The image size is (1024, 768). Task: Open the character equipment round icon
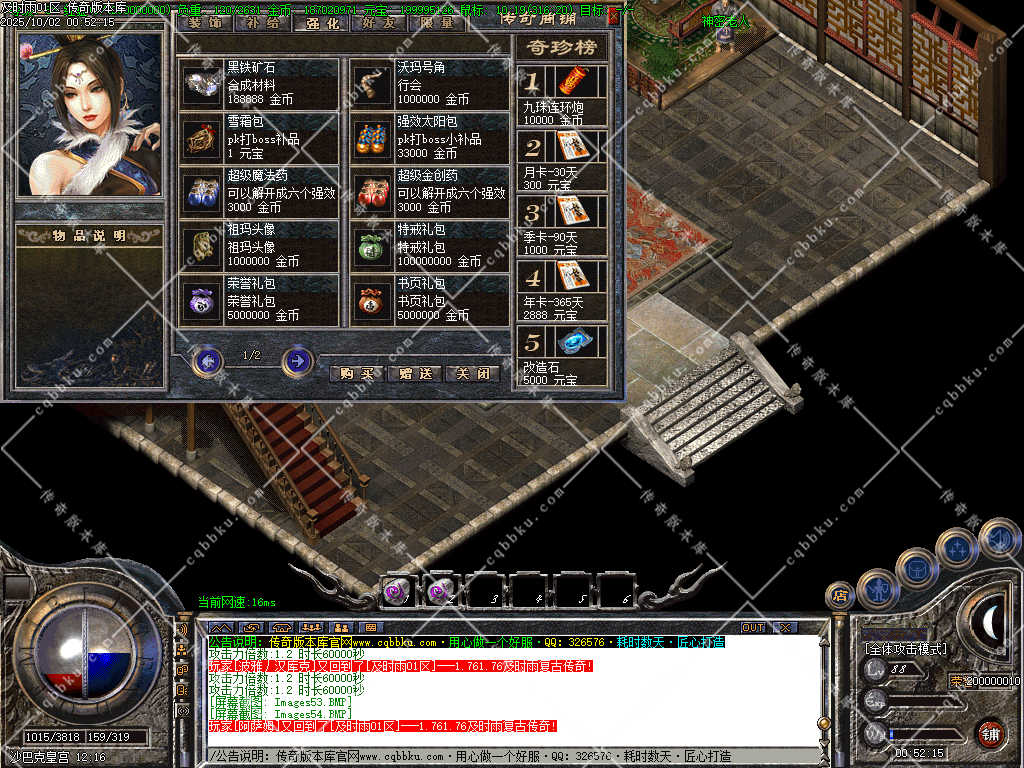876,588
